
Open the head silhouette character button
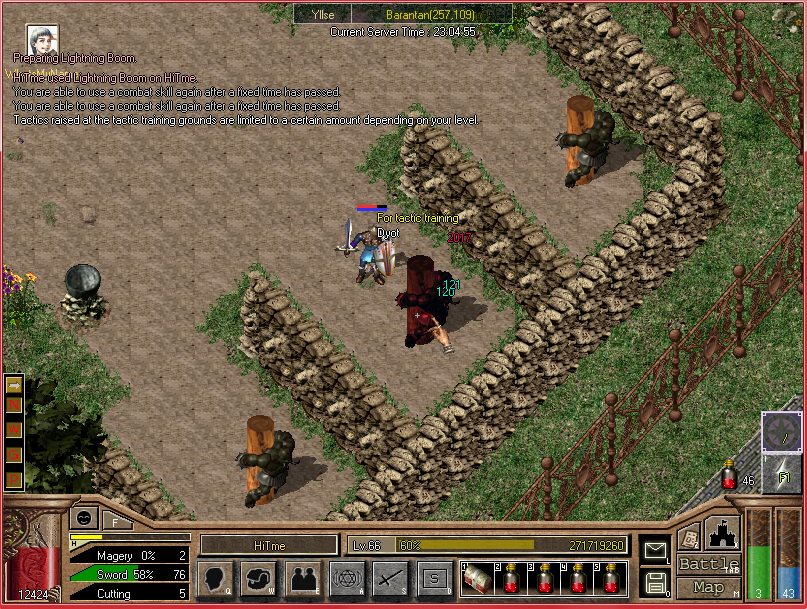tap(215, 578)
